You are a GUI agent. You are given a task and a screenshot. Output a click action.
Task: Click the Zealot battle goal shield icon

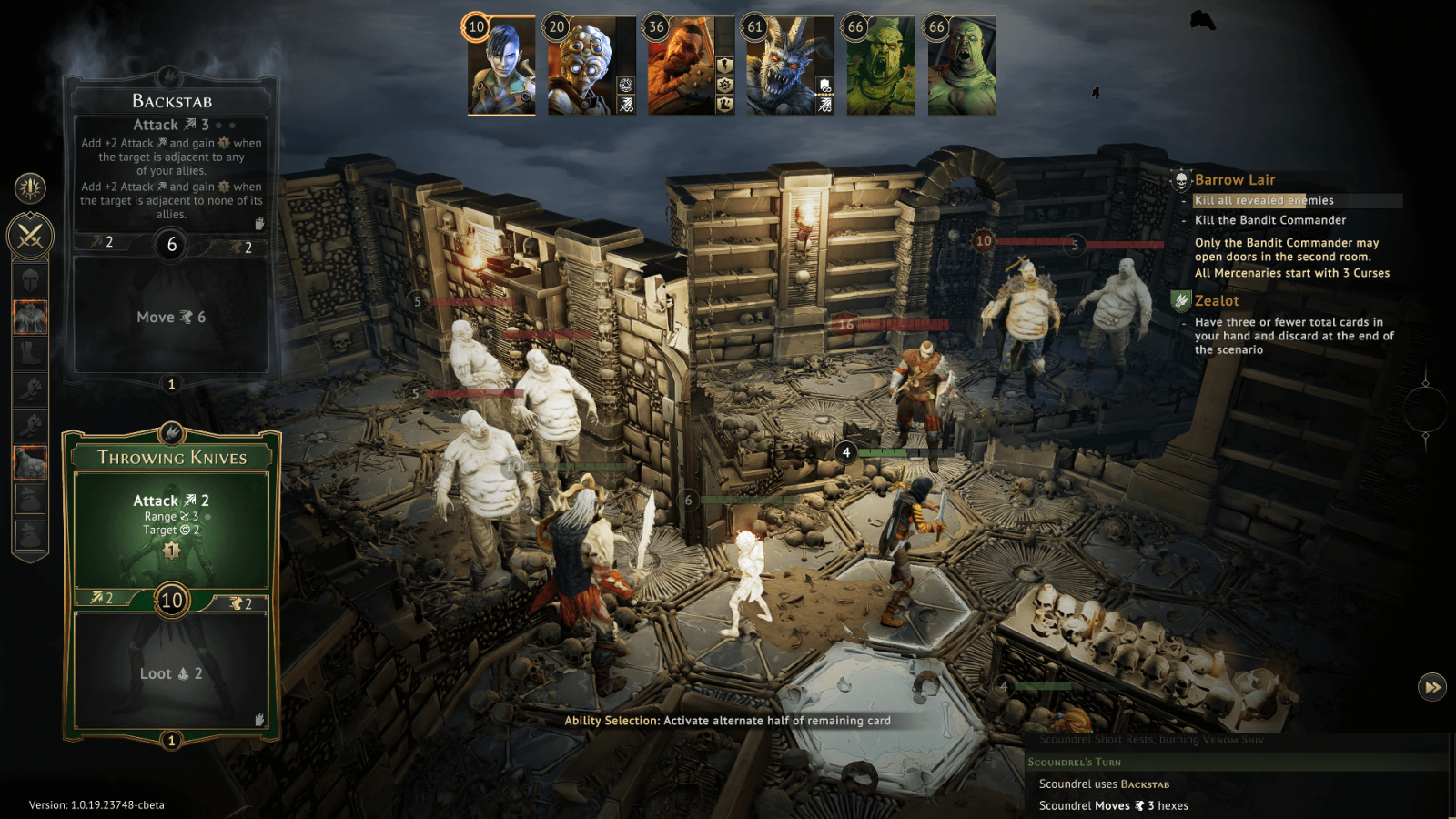click(1181, 300)
